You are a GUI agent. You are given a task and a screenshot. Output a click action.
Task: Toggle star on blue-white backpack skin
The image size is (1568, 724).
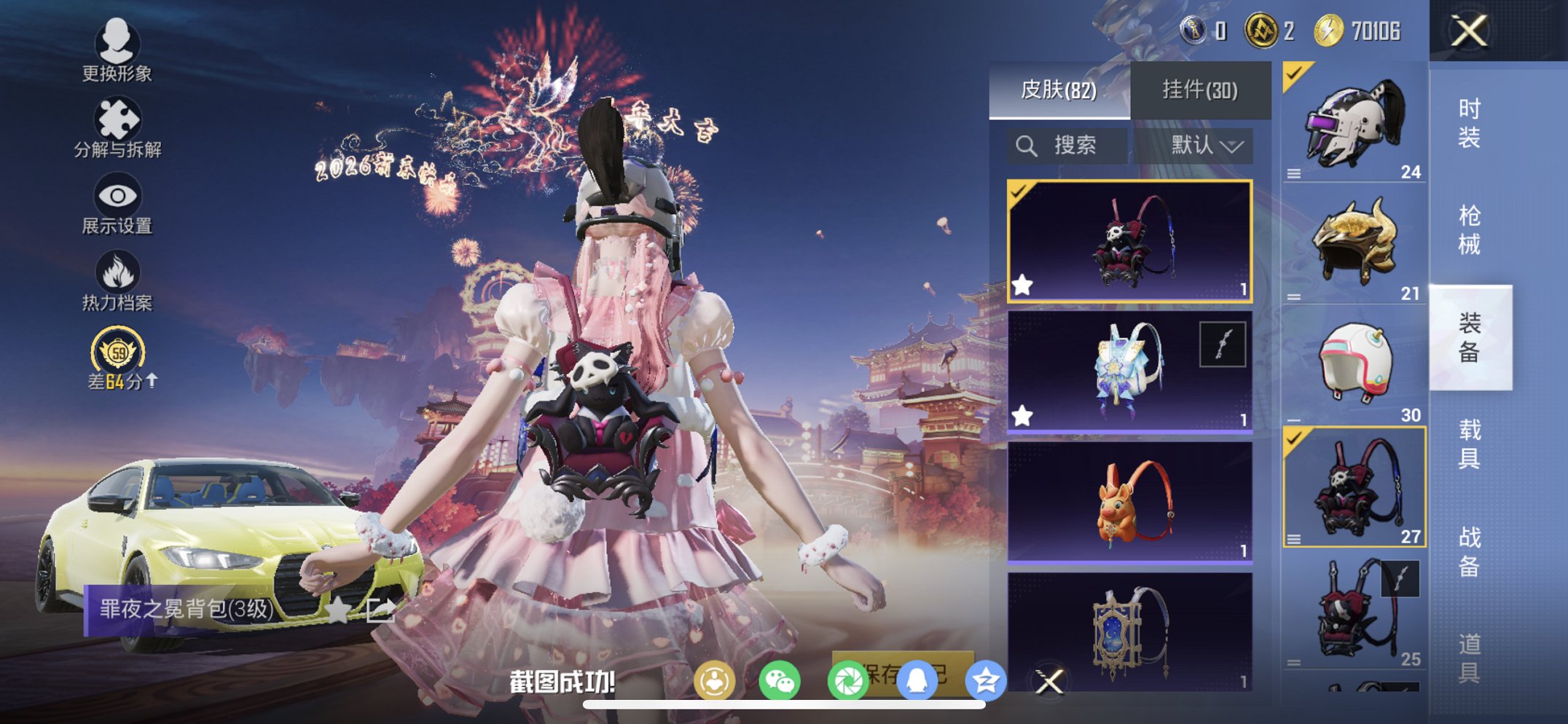pos(1022,415)
